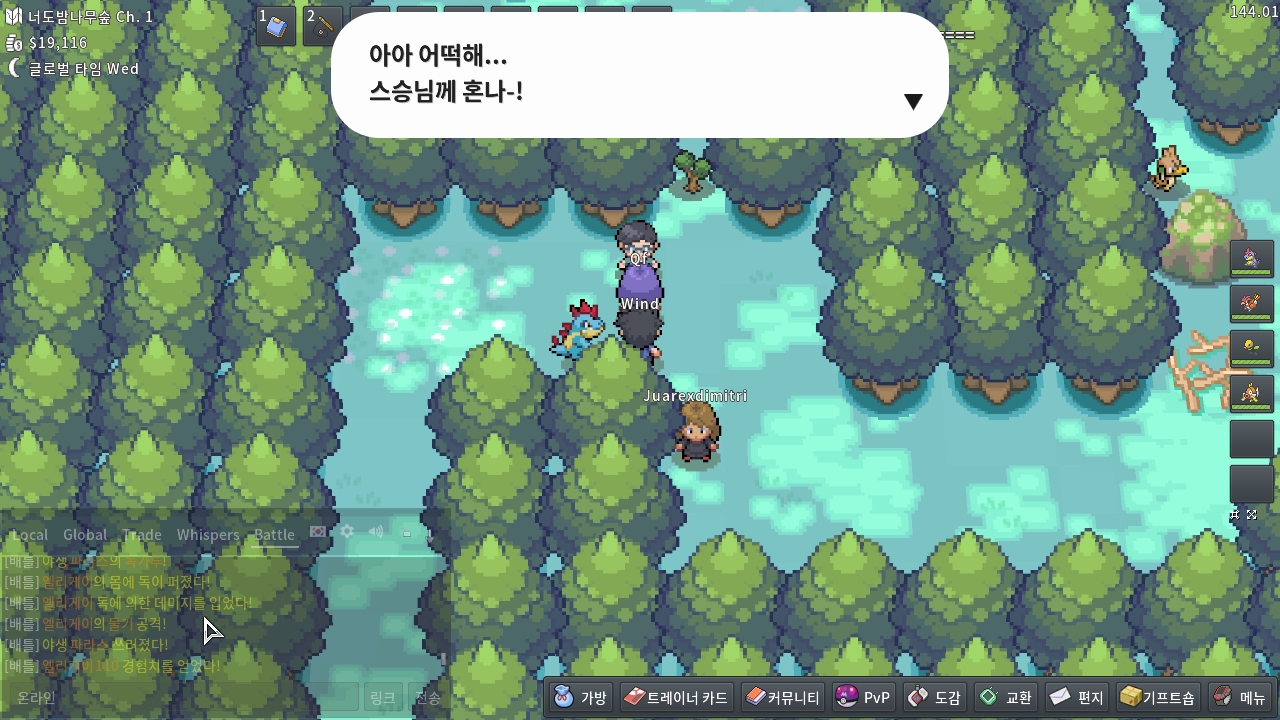This screenshot has height=720, width=1280.
Task: Open the 가방 bag menu
Action: pos(581,697)
